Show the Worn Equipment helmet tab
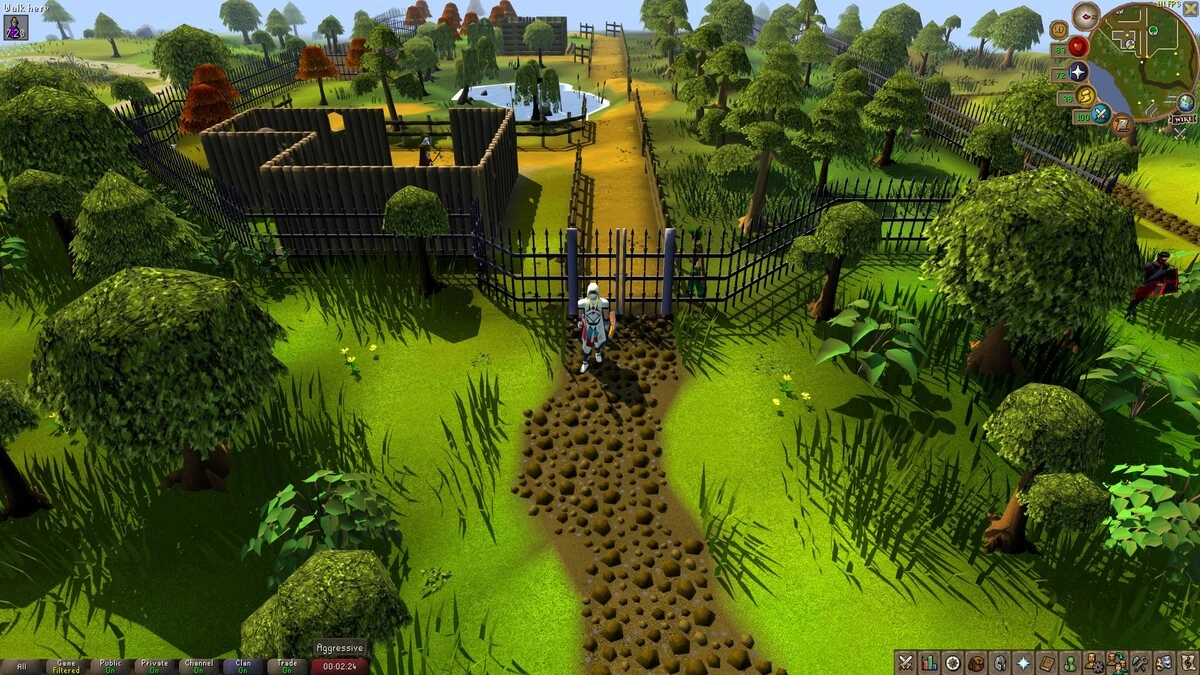 [x=999, y=662]
